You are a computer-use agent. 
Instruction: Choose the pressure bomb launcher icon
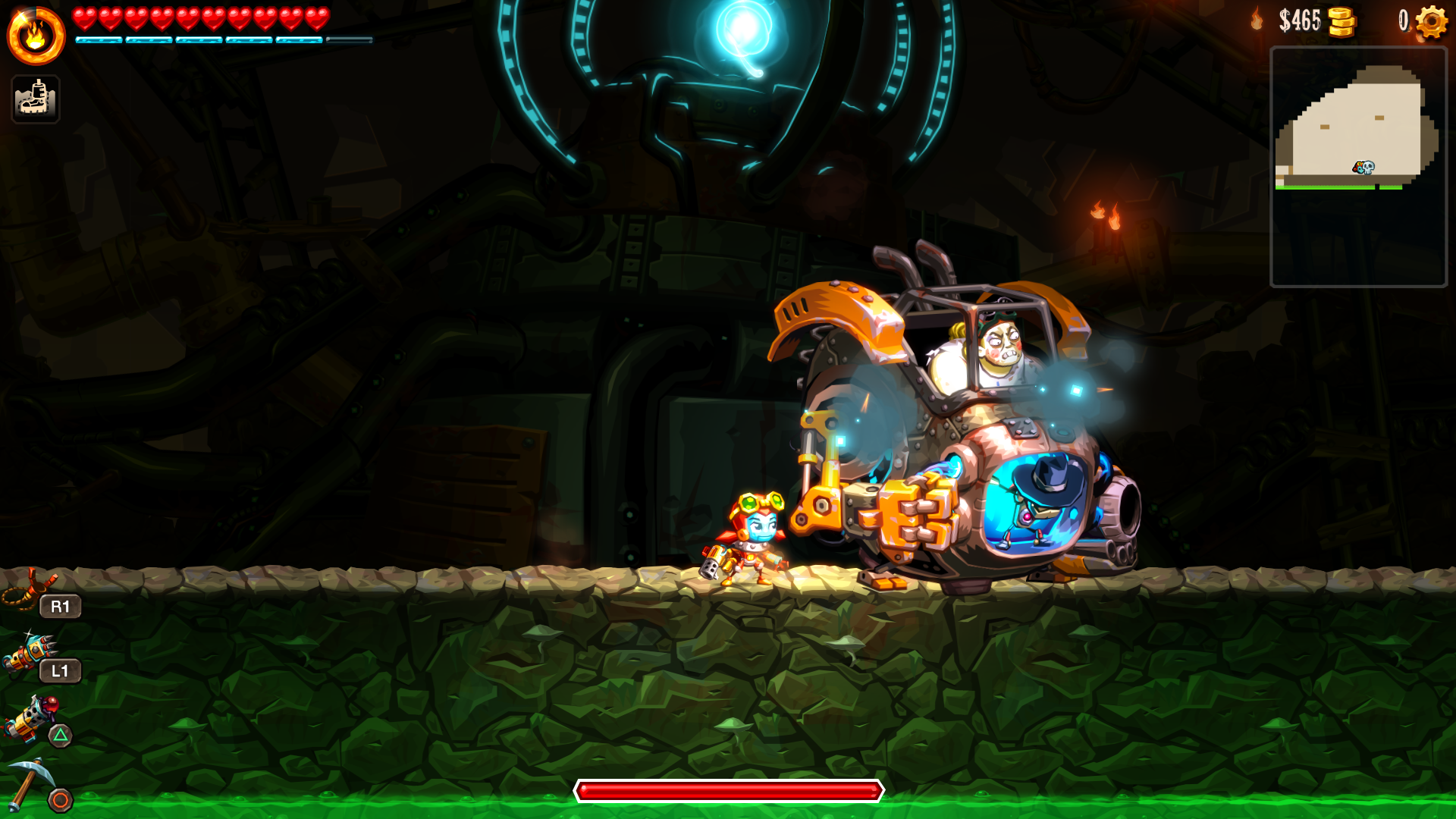30,717
